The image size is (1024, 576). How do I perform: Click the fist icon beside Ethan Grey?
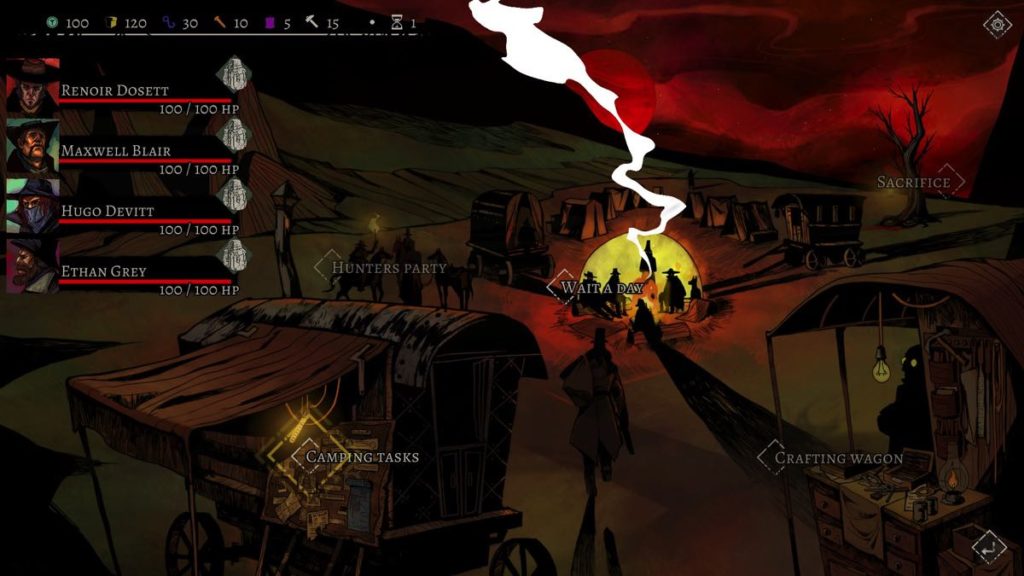(x=233, y=254)
